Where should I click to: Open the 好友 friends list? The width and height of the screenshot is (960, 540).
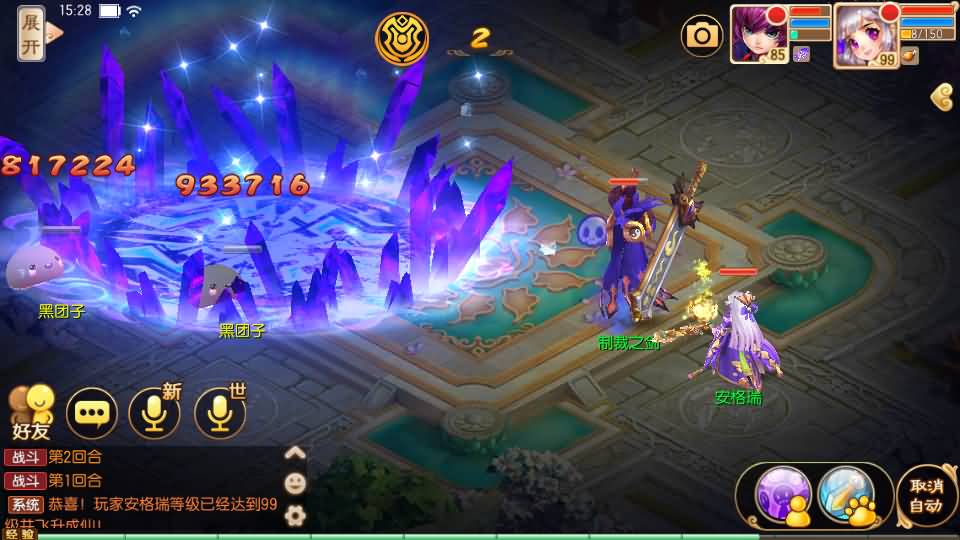pos(30,412)
